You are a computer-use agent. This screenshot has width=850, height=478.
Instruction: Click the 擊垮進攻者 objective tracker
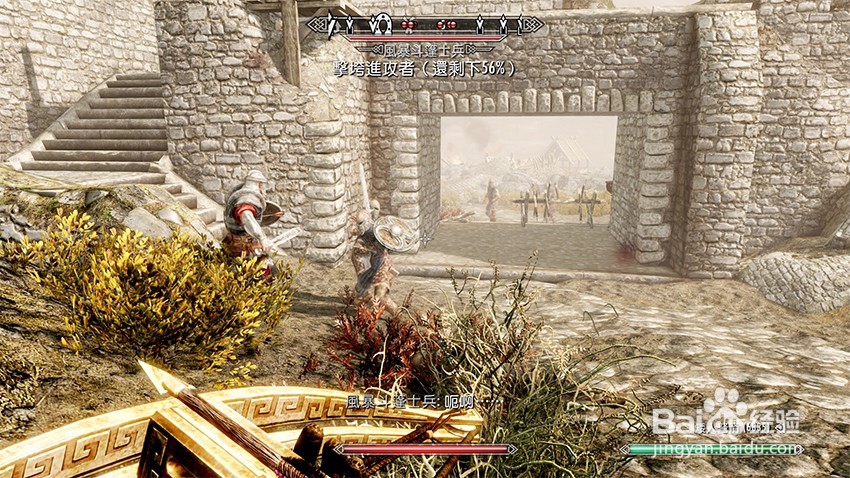pyautogui.click(x=425, y=69)
